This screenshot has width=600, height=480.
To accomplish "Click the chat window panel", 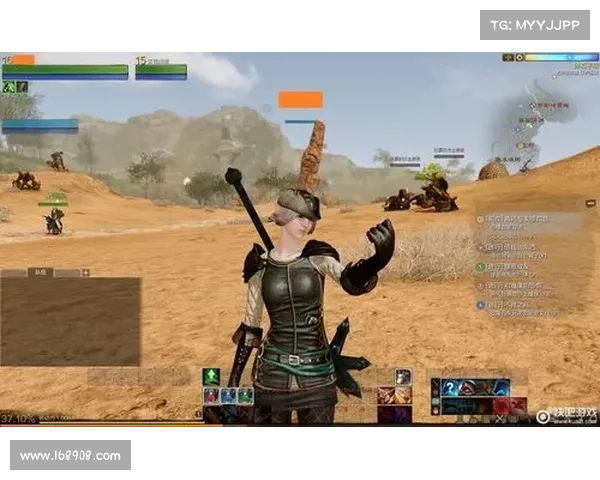I will (x=70, y=321).
